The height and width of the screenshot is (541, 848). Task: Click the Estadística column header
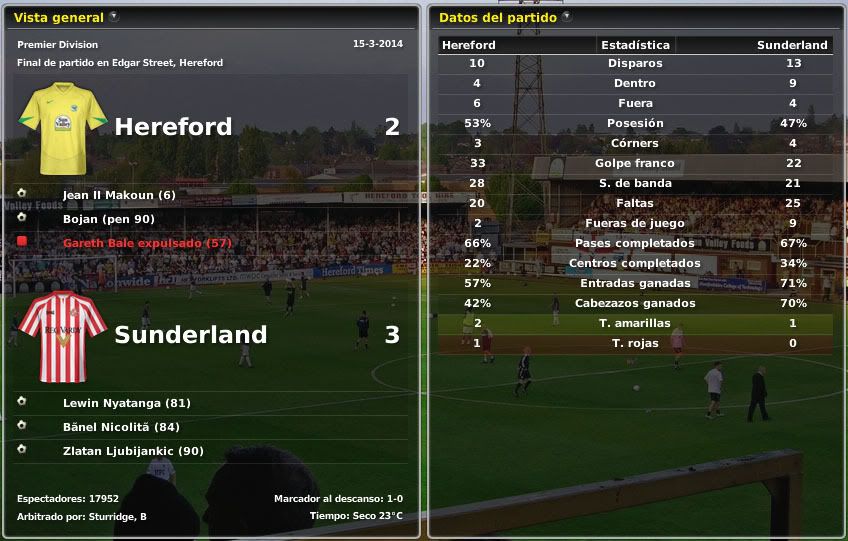click(x=635, y=45)
